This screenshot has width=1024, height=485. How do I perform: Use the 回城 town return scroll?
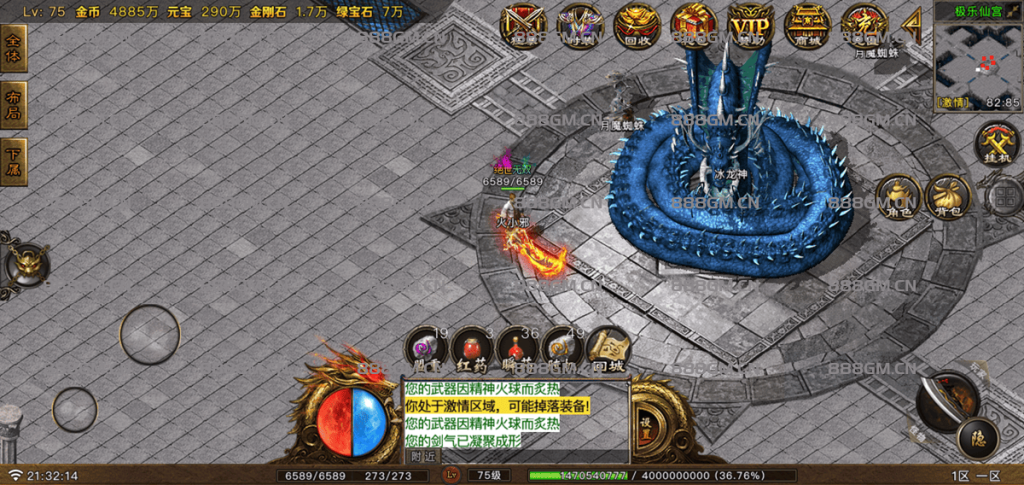[608, 349]
